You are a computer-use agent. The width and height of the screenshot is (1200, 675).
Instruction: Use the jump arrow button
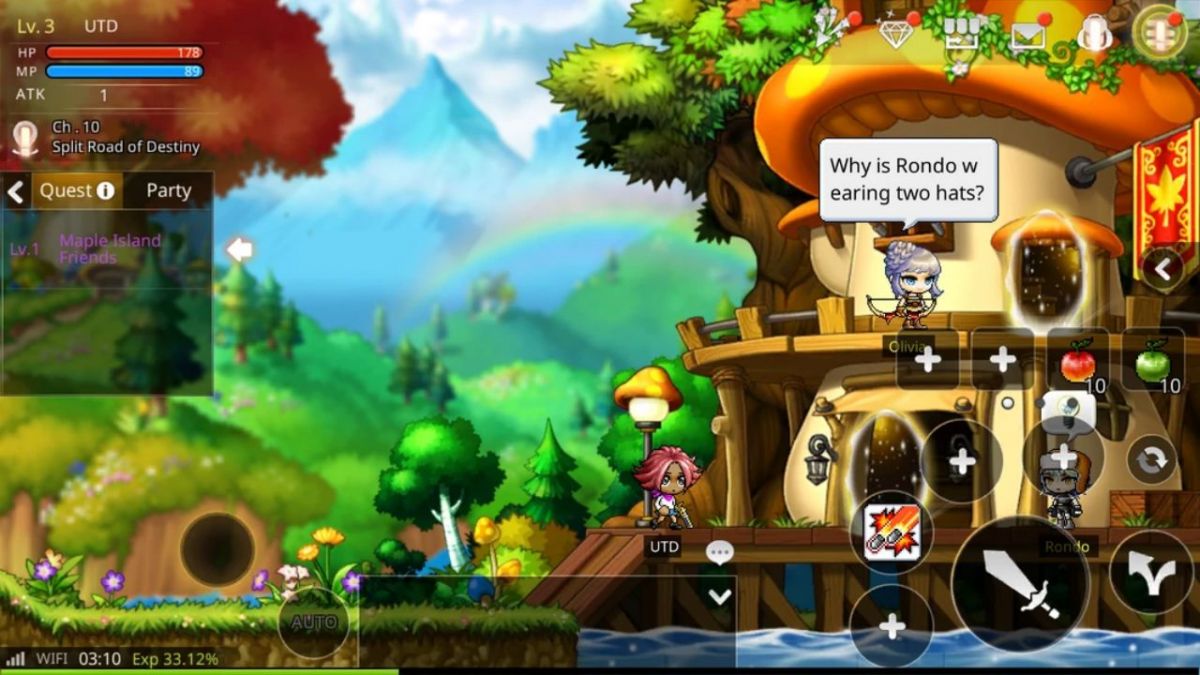1151,574
